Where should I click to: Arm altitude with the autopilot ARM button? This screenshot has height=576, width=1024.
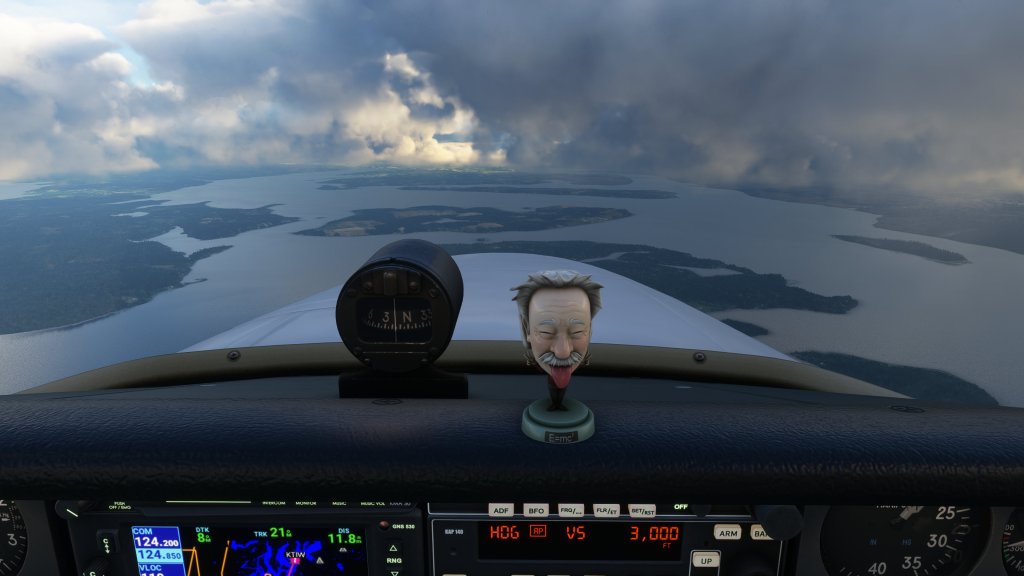coord(727,532)
